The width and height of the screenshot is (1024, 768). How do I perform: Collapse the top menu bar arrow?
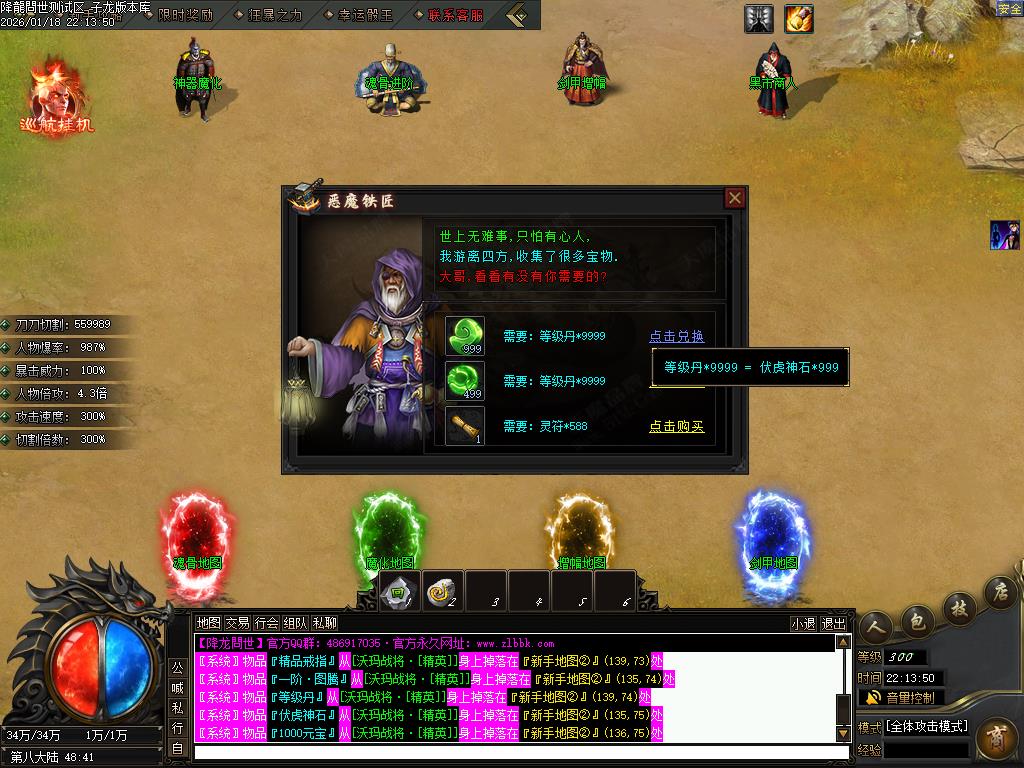coord(518,15)
